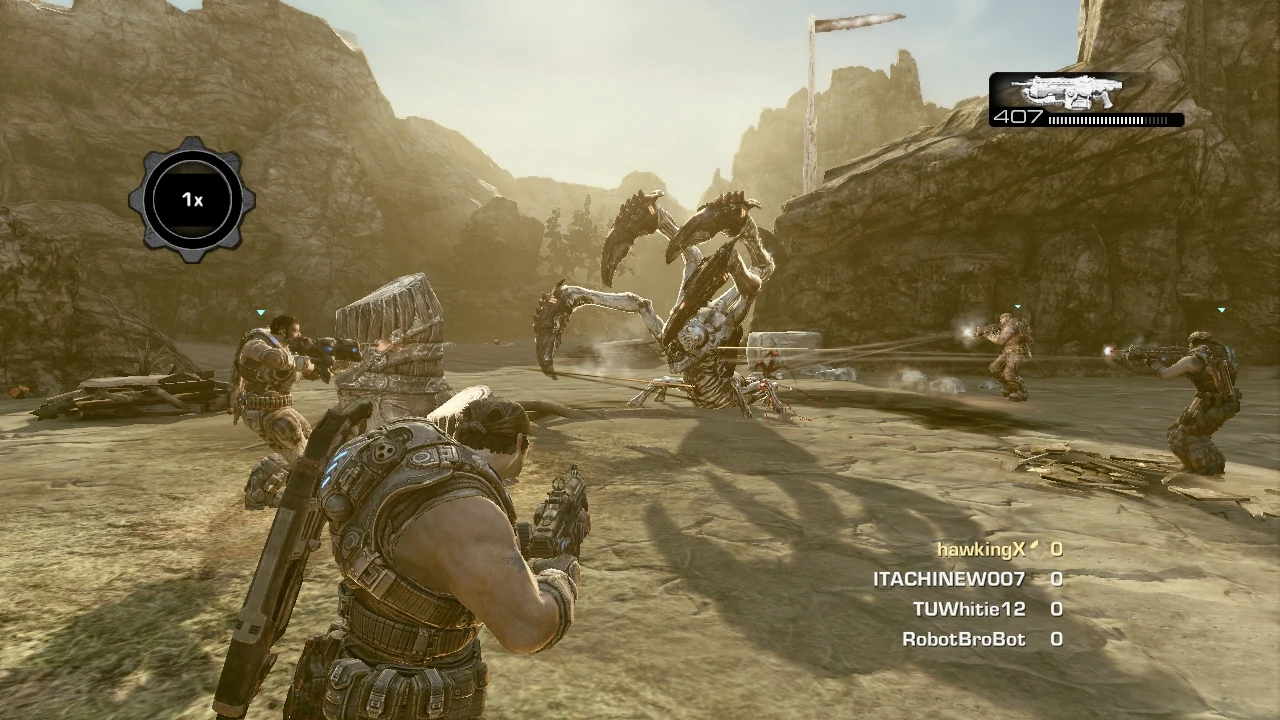
Task: Click the teammate marker at the far right edge
Action: coord(1221,309)
